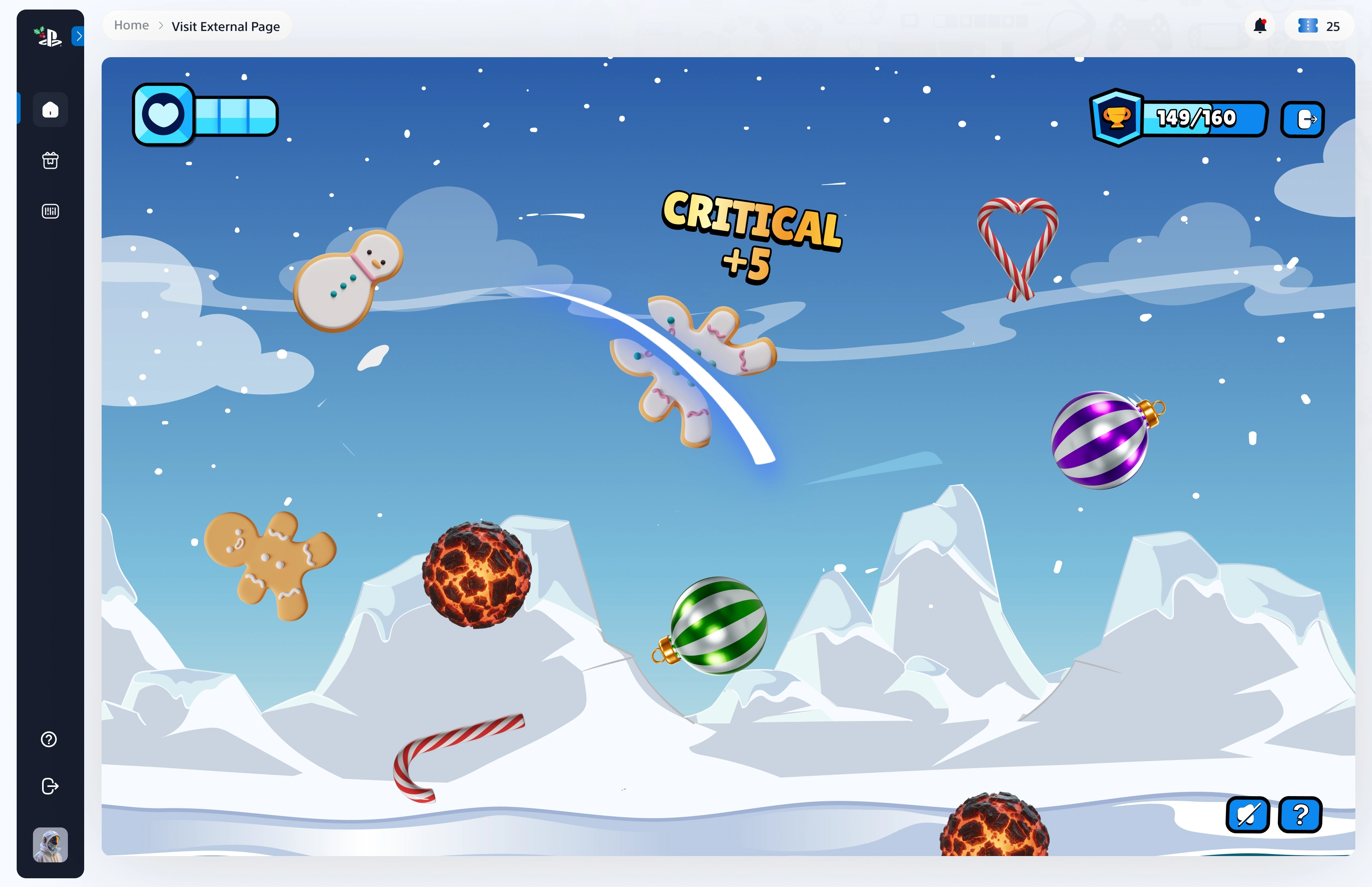
Task: Open the sidebar help circle icon
Action: point(49,739)
